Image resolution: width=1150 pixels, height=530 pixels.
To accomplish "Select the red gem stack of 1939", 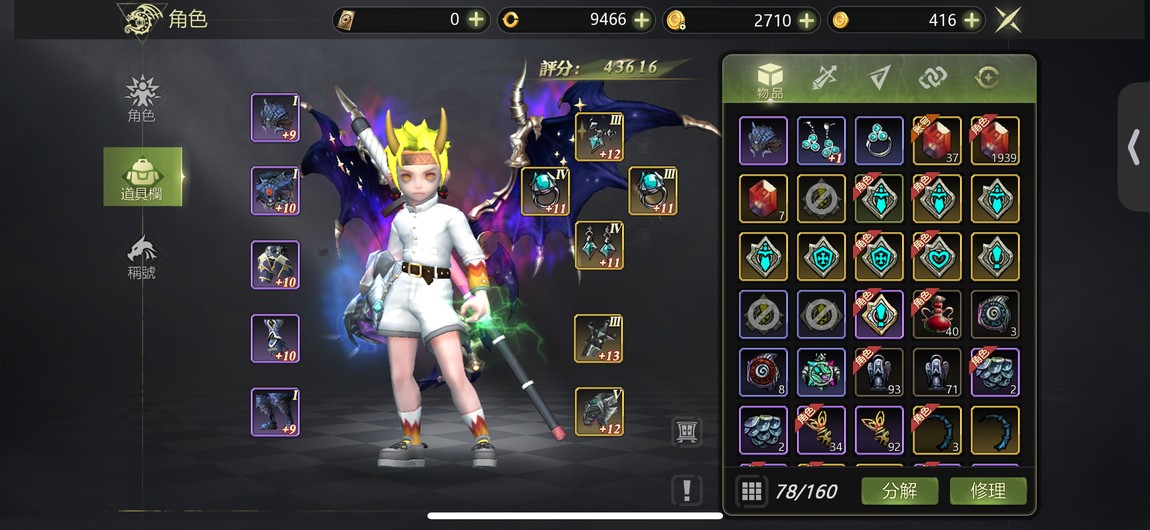I will [994, 141].
